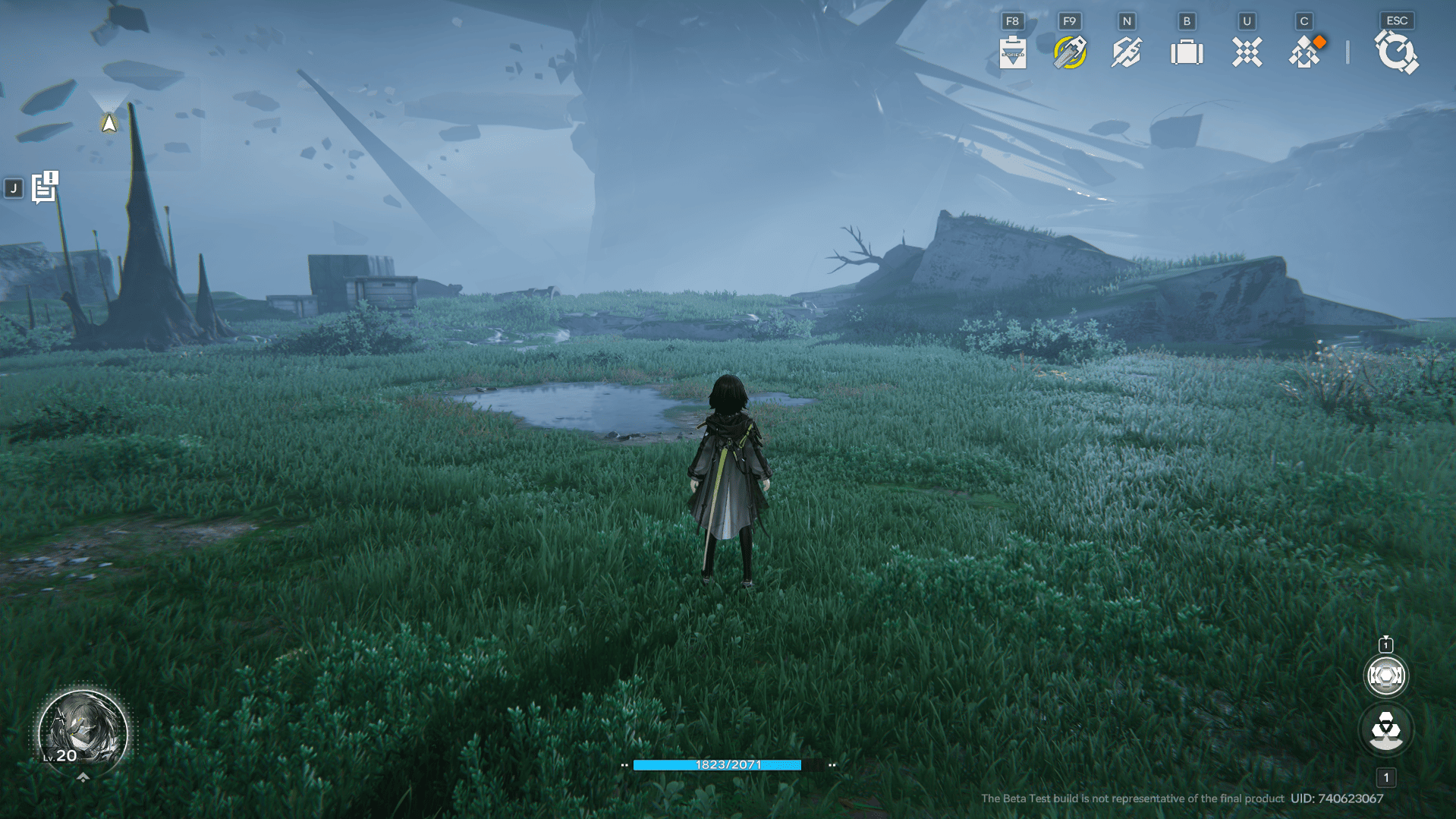The width and height of the screenshot is (1456, 819).
Task: Activate the triple-hexagon ability button
Action: point(1385,730)
